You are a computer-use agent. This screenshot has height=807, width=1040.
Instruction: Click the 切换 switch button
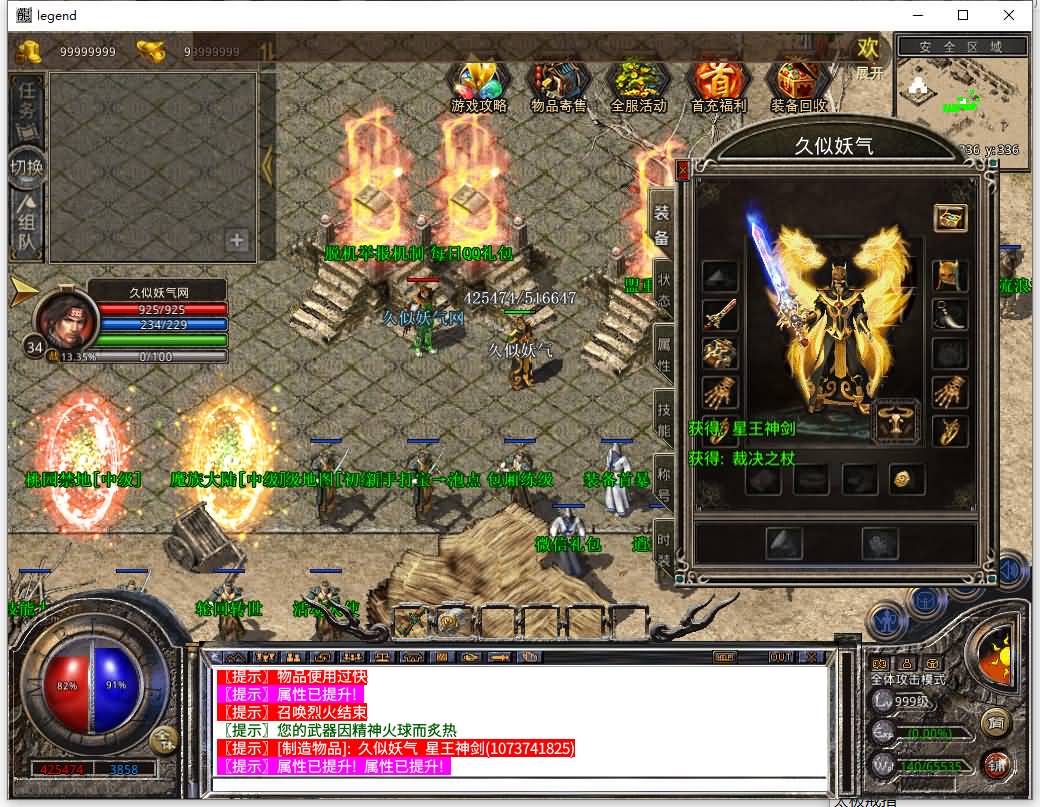tap(27, 166)
